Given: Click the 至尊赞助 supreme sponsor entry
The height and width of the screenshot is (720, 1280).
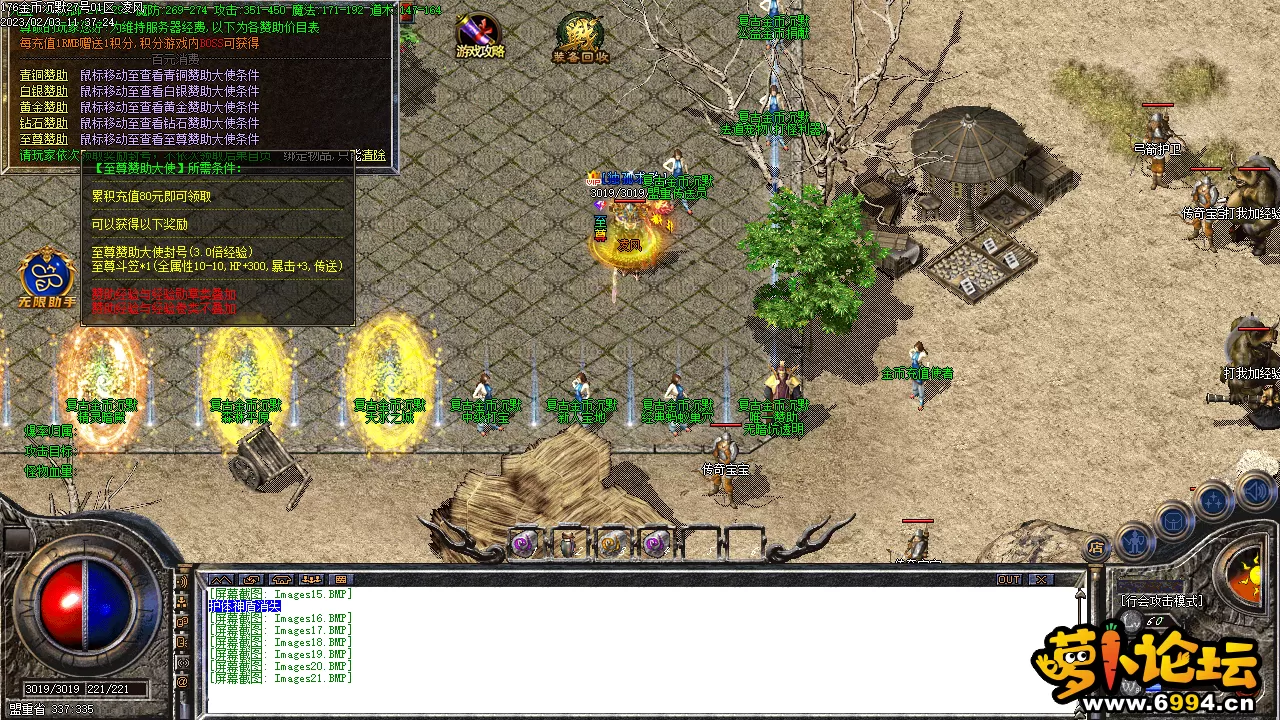Looking at the screenshot, I should (44, 139).
